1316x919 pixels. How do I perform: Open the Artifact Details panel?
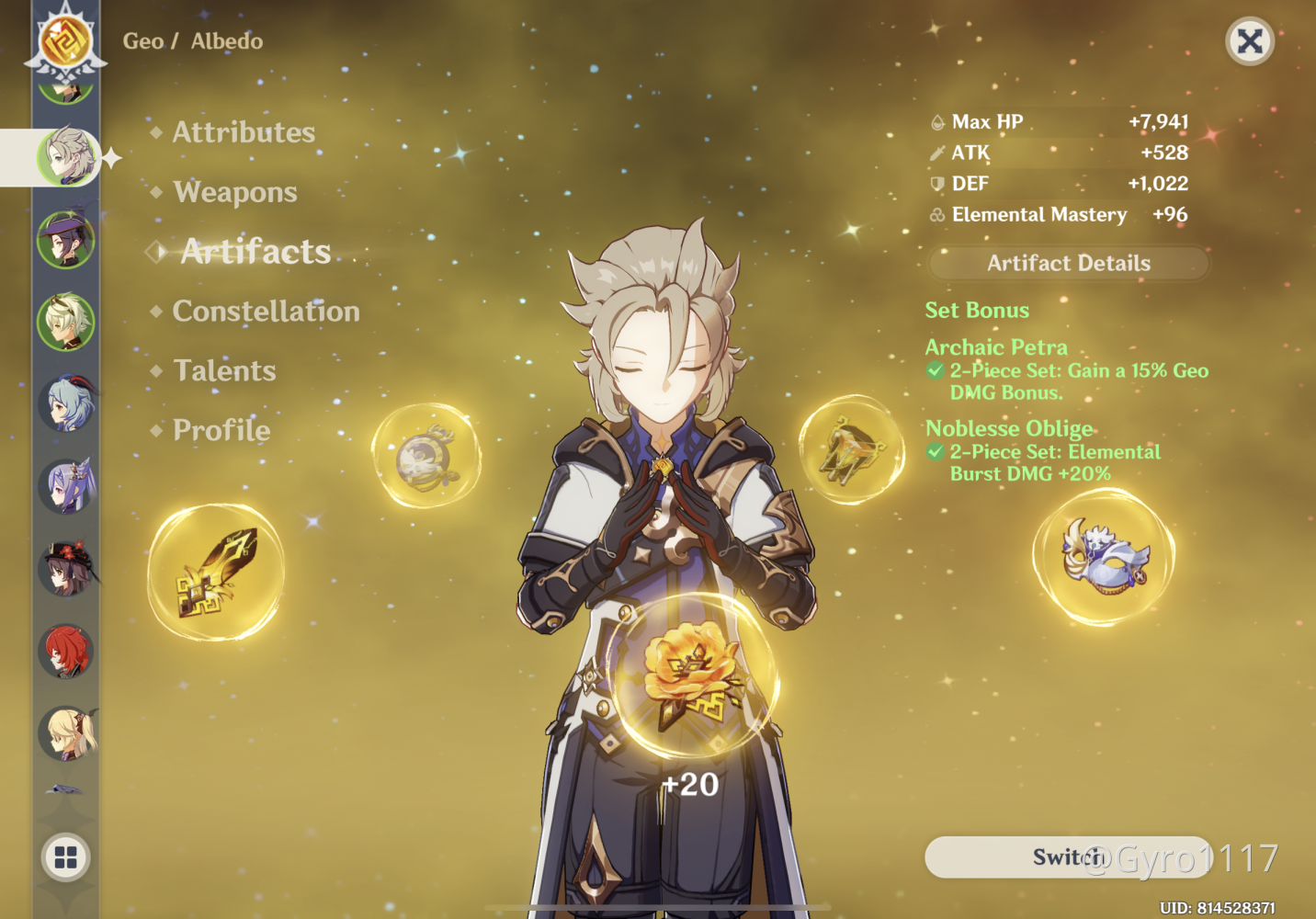coord(1068,264)
